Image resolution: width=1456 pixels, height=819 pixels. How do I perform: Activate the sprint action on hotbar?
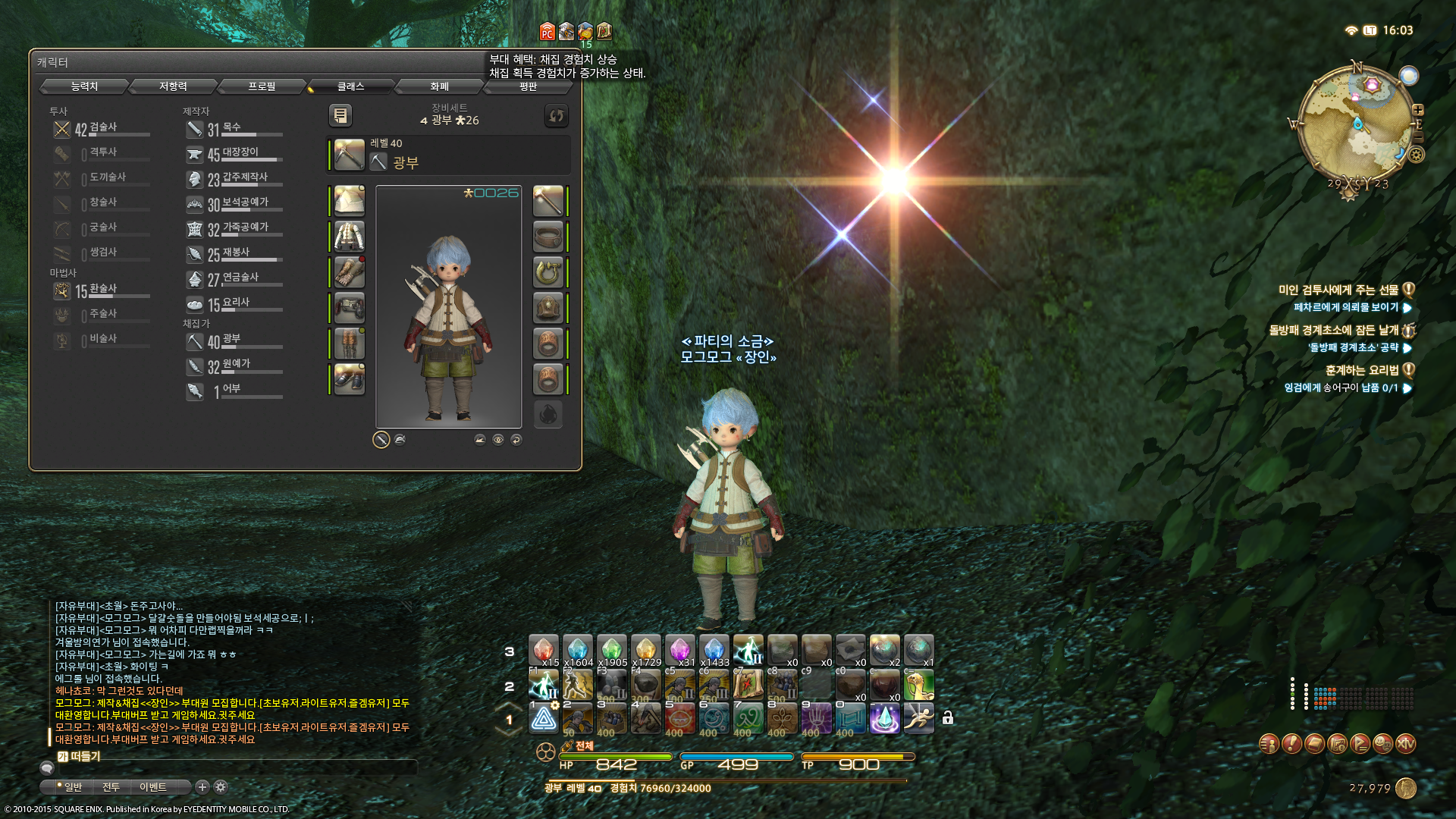click(x=918, y=718)
